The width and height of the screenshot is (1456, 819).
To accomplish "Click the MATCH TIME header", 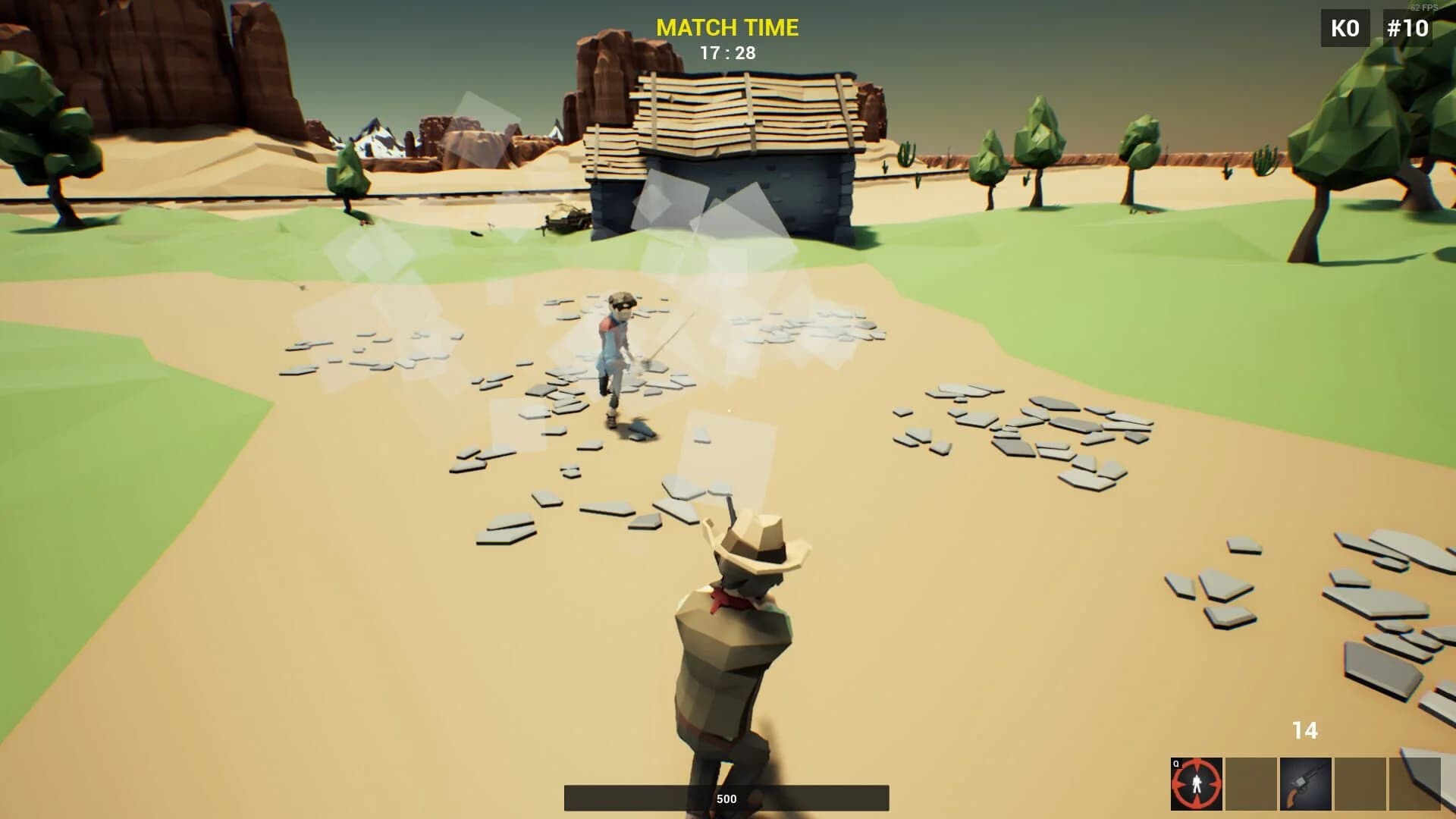I will (727, 27).
